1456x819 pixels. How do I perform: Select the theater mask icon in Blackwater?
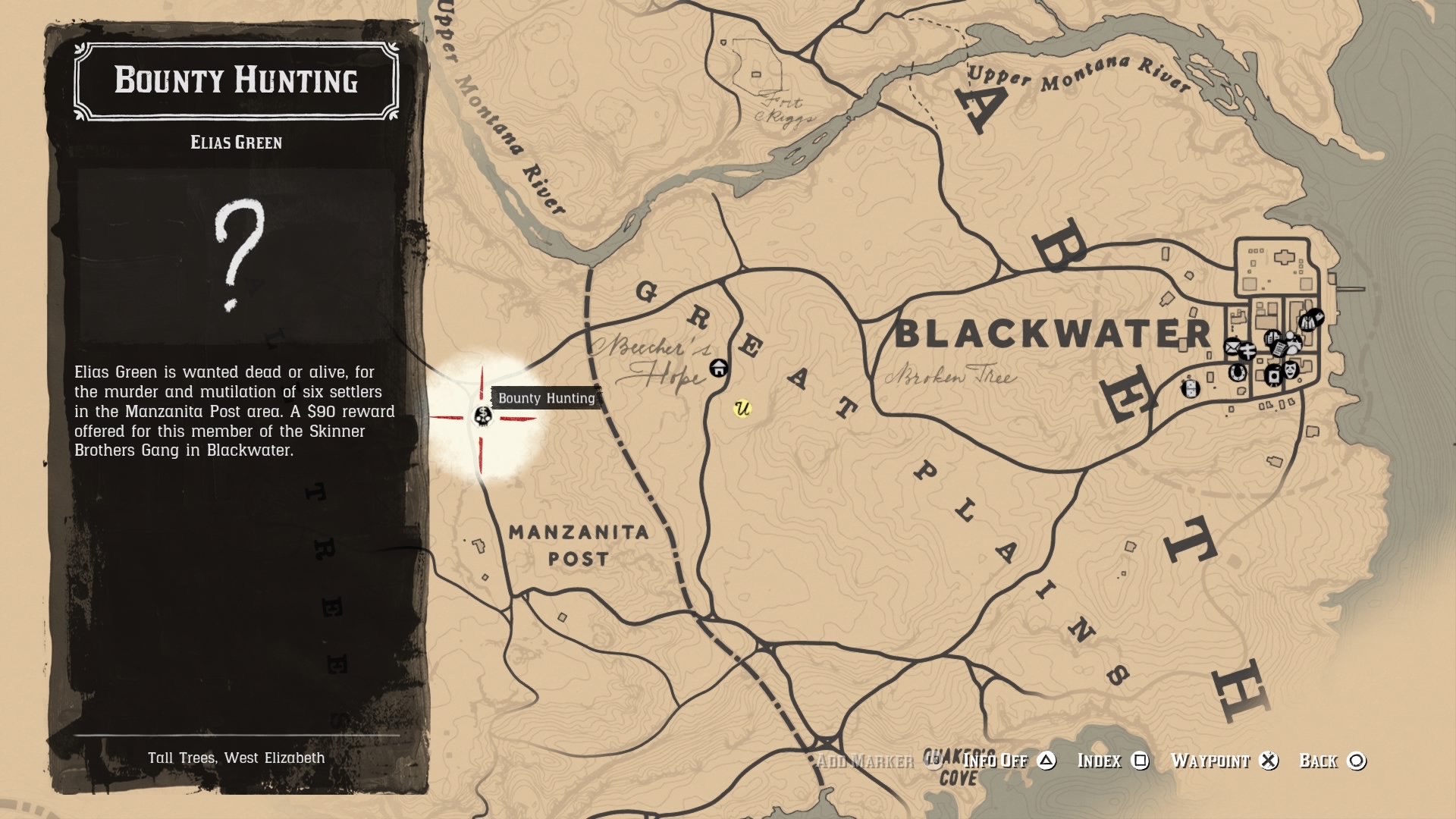click(1289, 370)
